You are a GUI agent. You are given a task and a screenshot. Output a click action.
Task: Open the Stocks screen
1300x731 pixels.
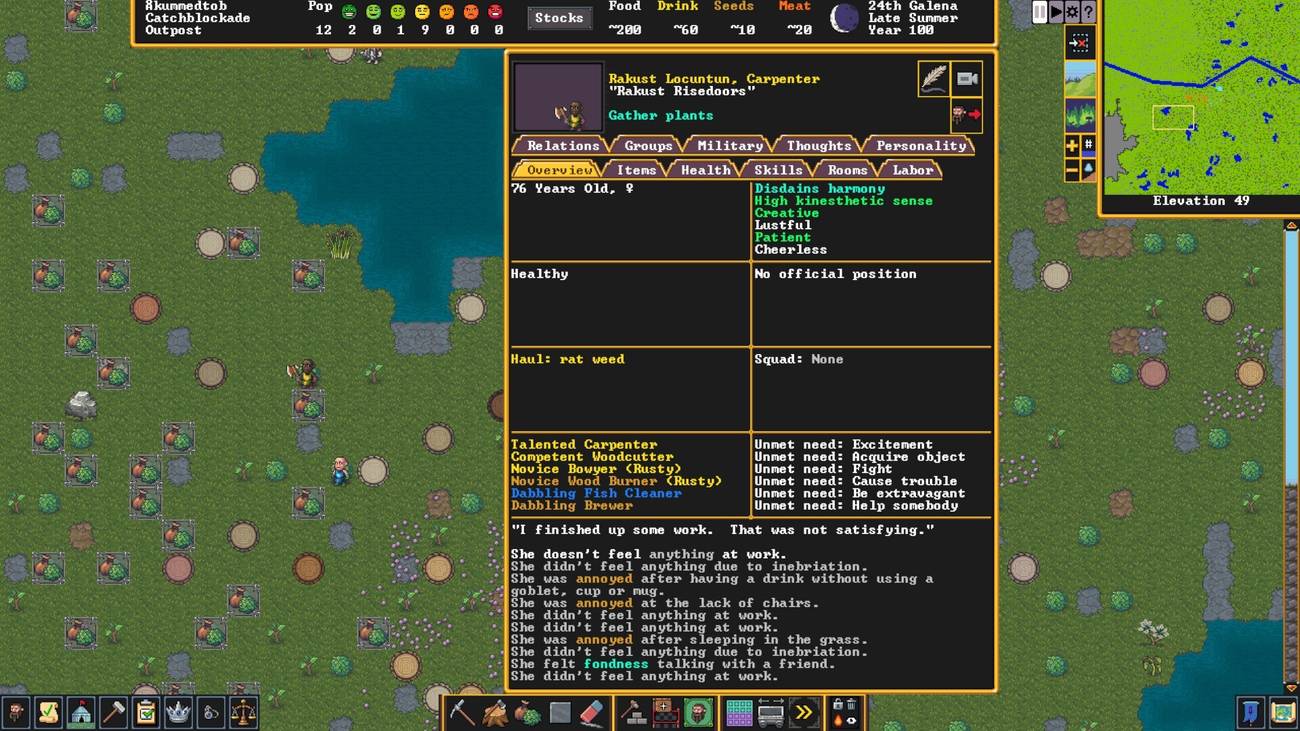pyautogui.click(x=559, y=17)
